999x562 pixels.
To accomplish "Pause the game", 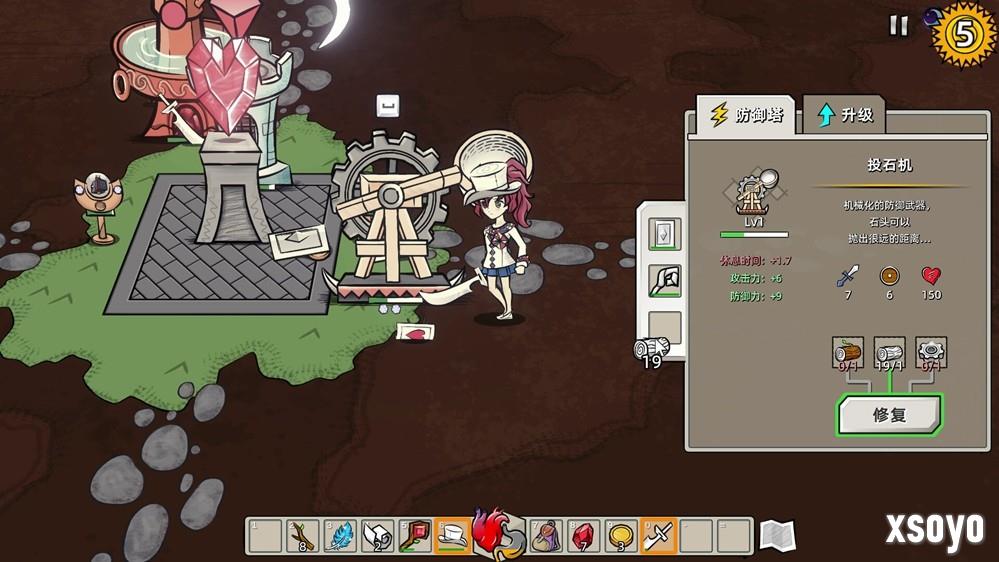I will pos(899,26).
